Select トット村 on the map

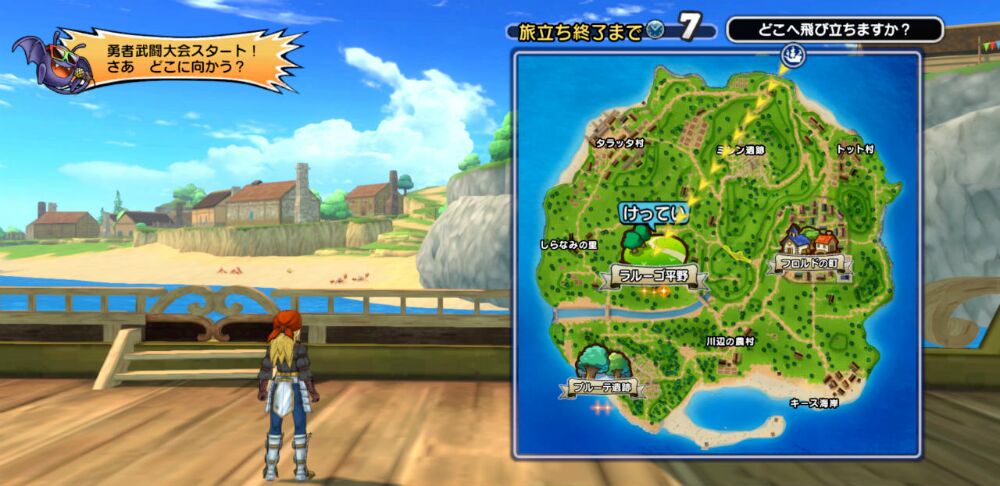point(855,149)
